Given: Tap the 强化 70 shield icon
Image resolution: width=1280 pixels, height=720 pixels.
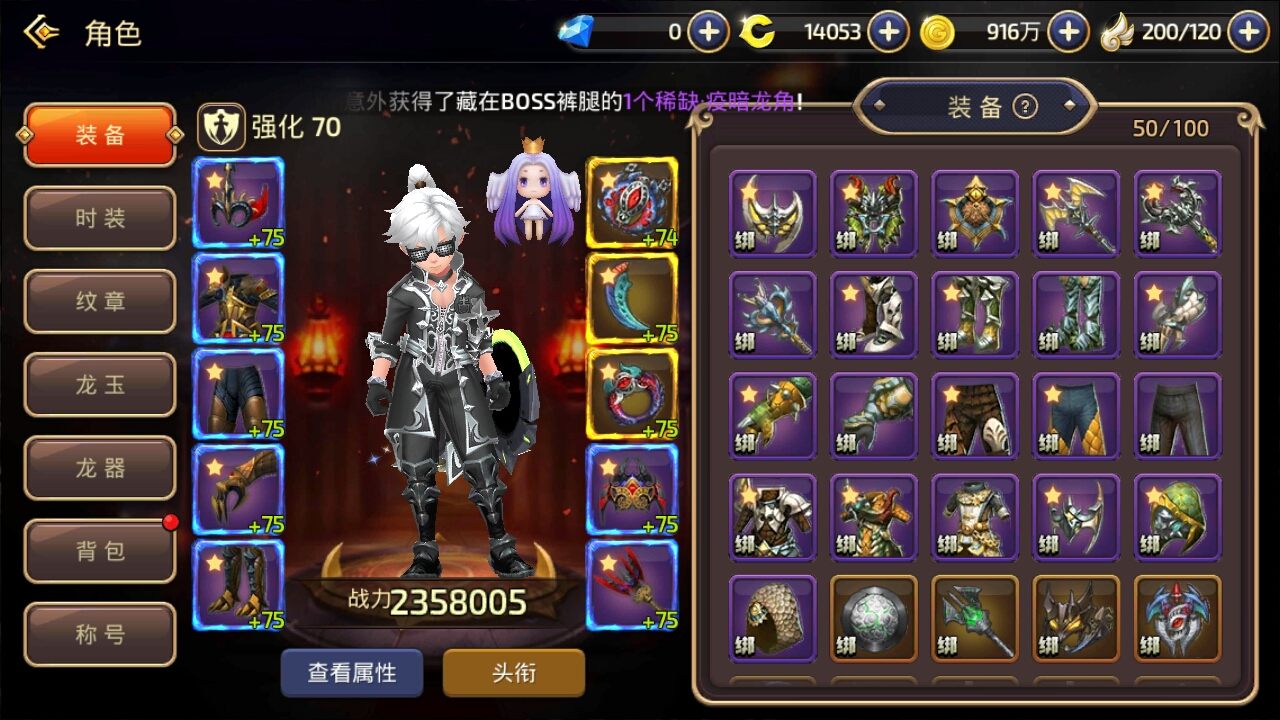Looking at the screenshot, I should [216, 127].
